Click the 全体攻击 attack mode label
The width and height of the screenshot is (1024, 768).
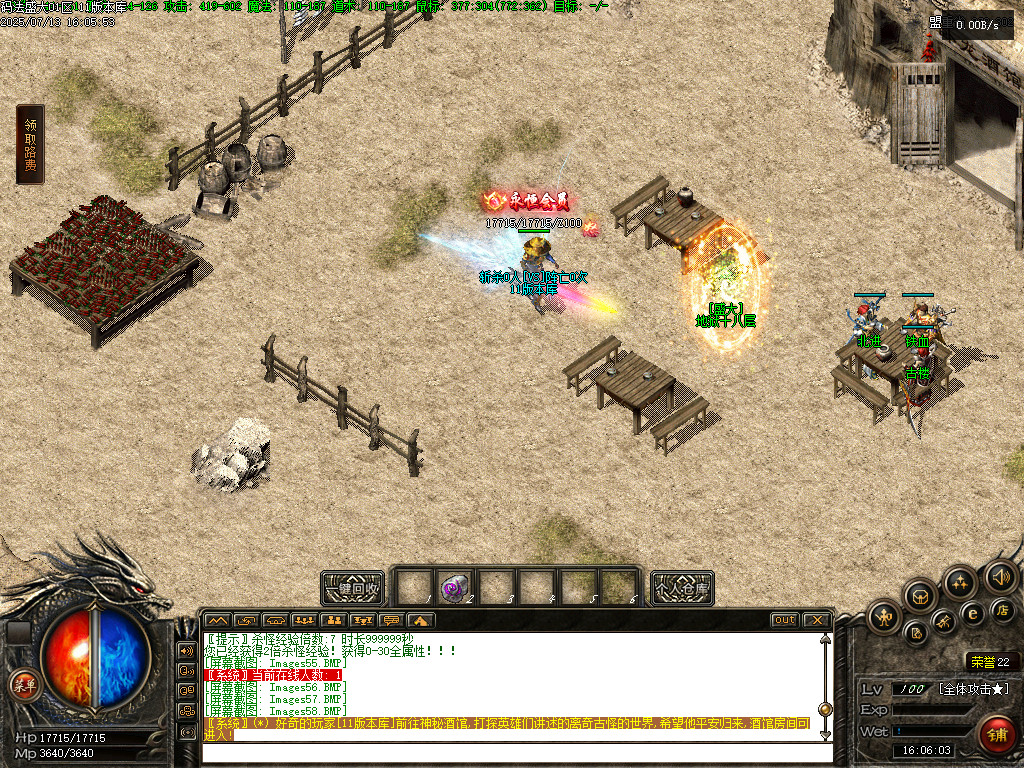point(975,690)
